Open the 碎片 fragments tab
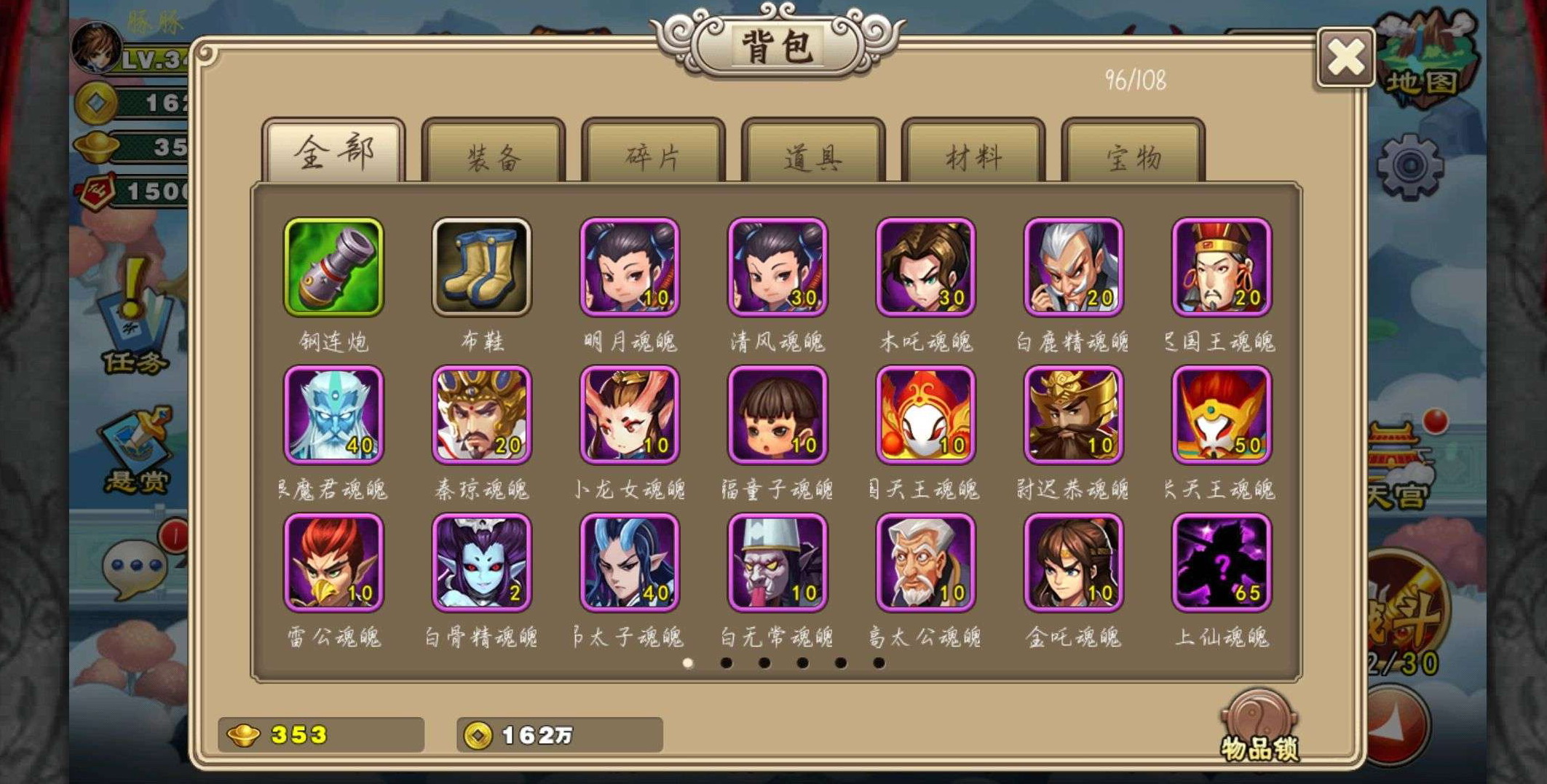 (x=653, y=154)
